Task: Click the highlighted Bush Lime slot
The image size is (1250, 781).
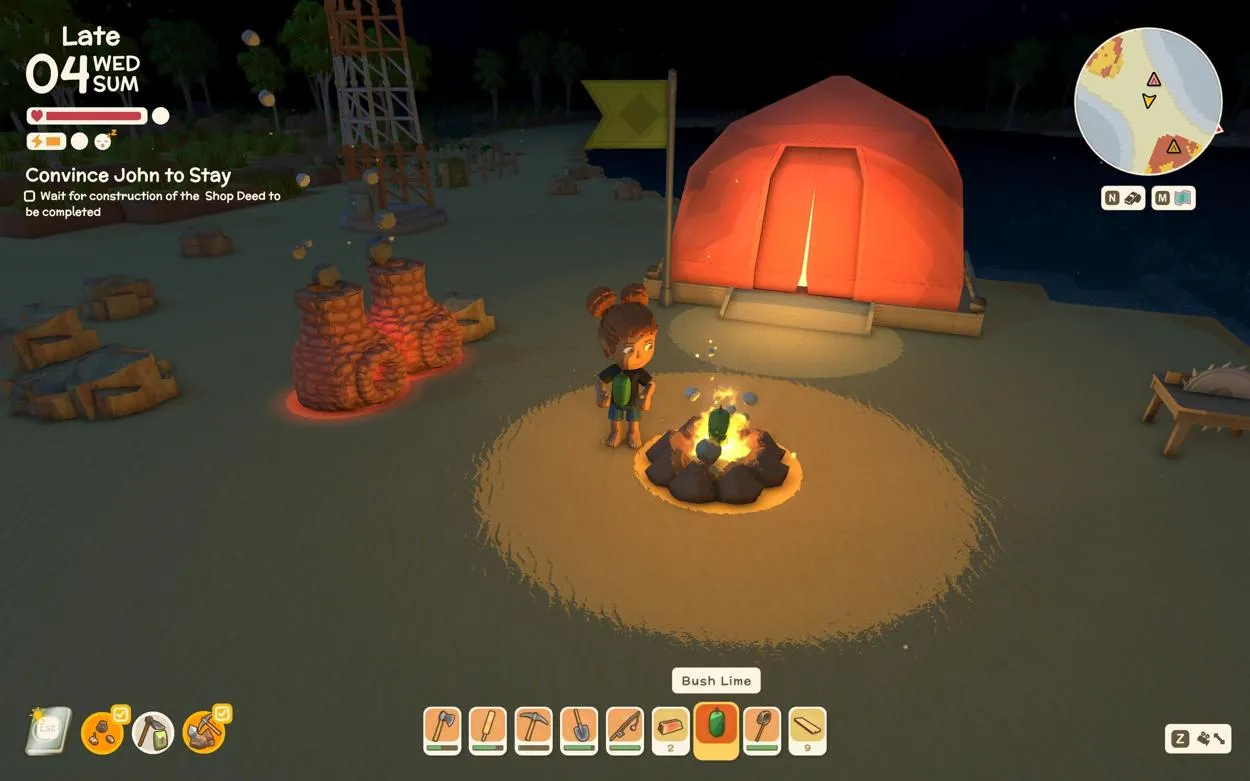Action: [716, 729]
